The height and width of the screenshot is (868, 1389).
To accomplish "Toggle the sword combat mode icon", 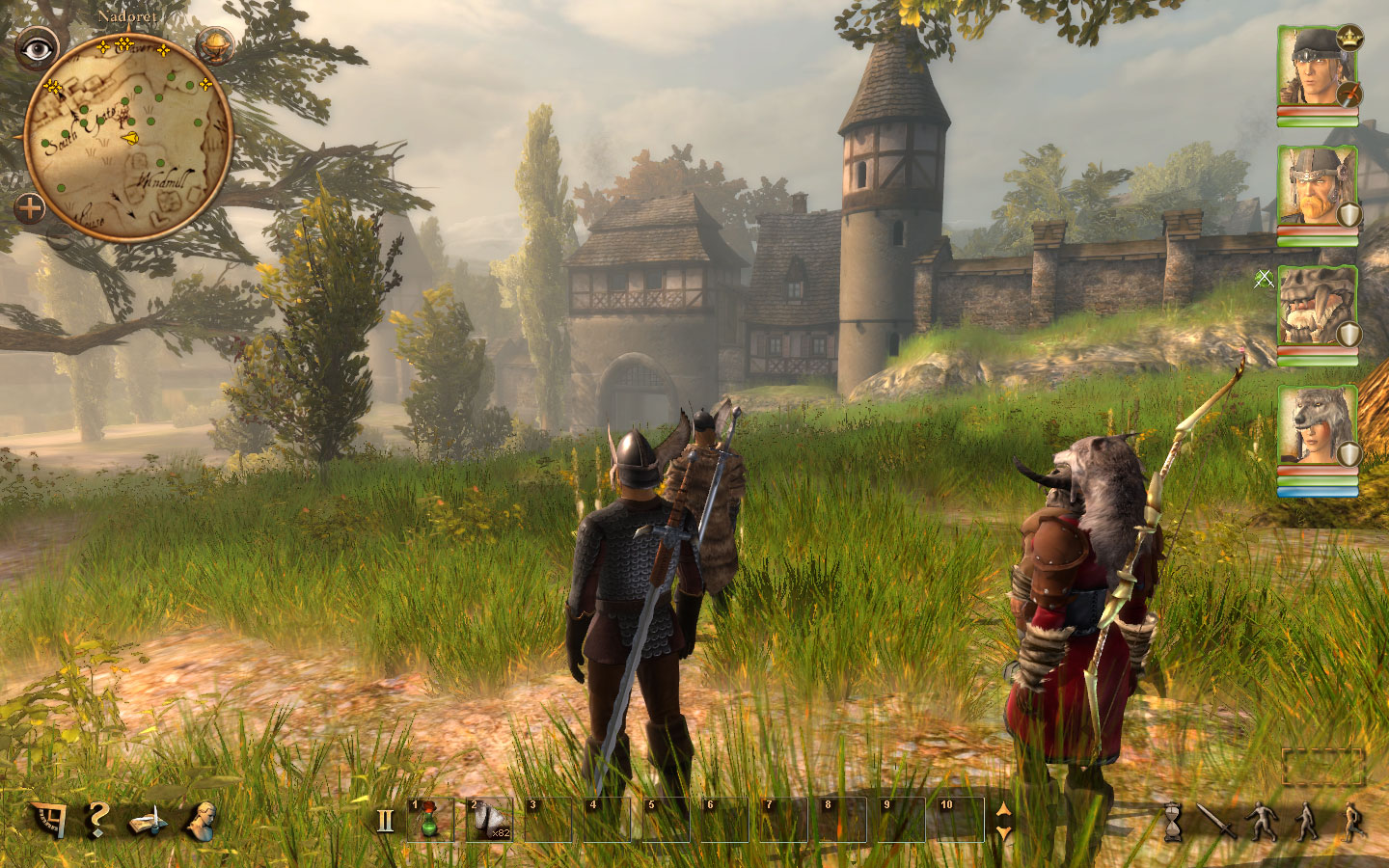I will tap(1215, 822).
